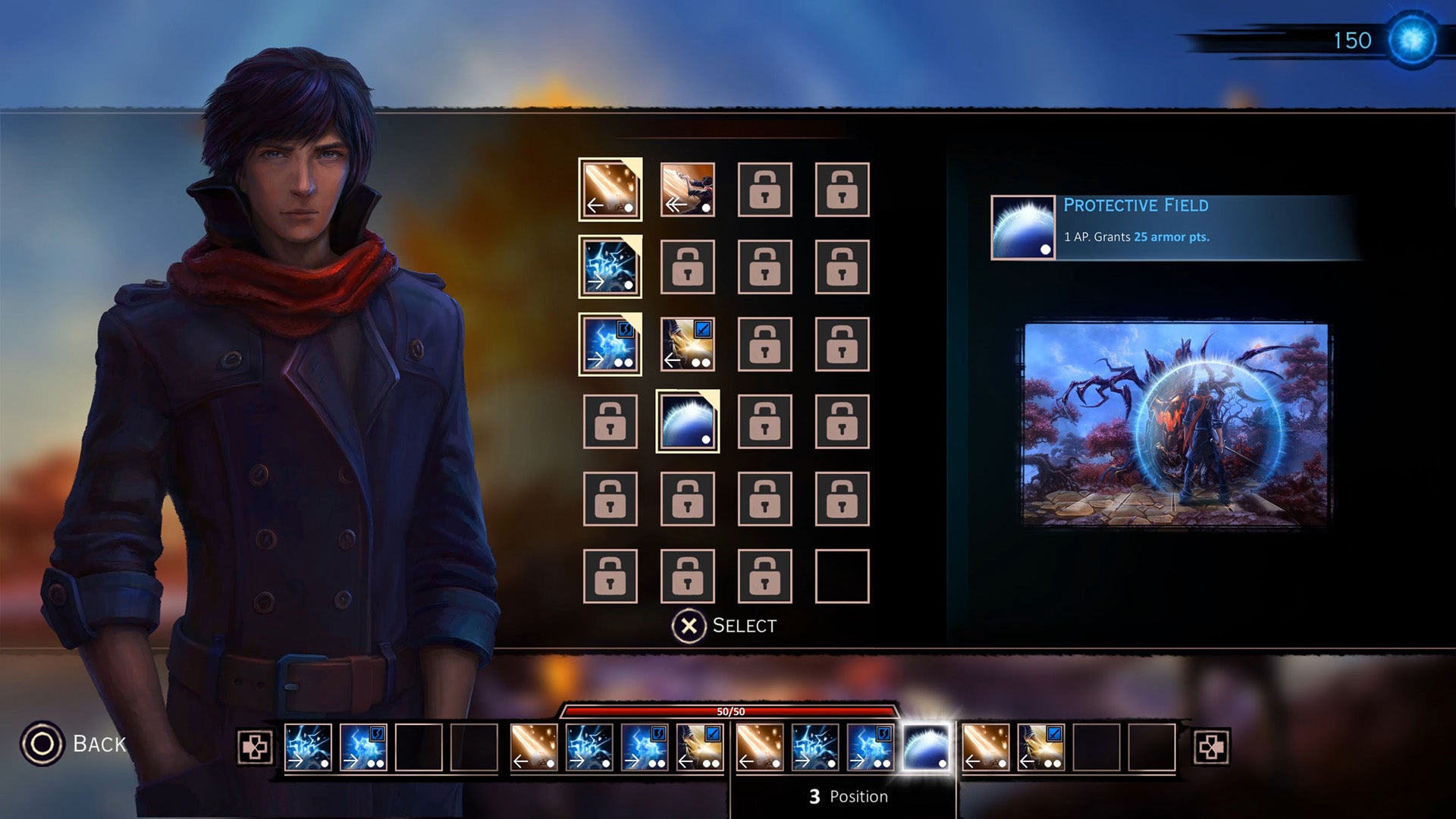Click the empty unlocked slot in the skill grid
1456x819 pixels.
click(x=842, y=576)
